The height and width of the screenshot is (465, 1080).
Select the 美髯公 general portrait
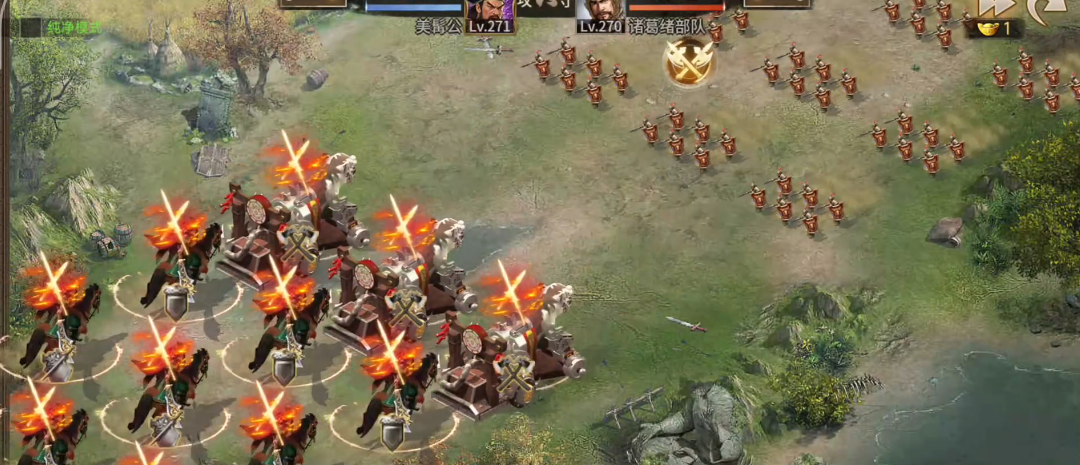(x=489, y=9)
